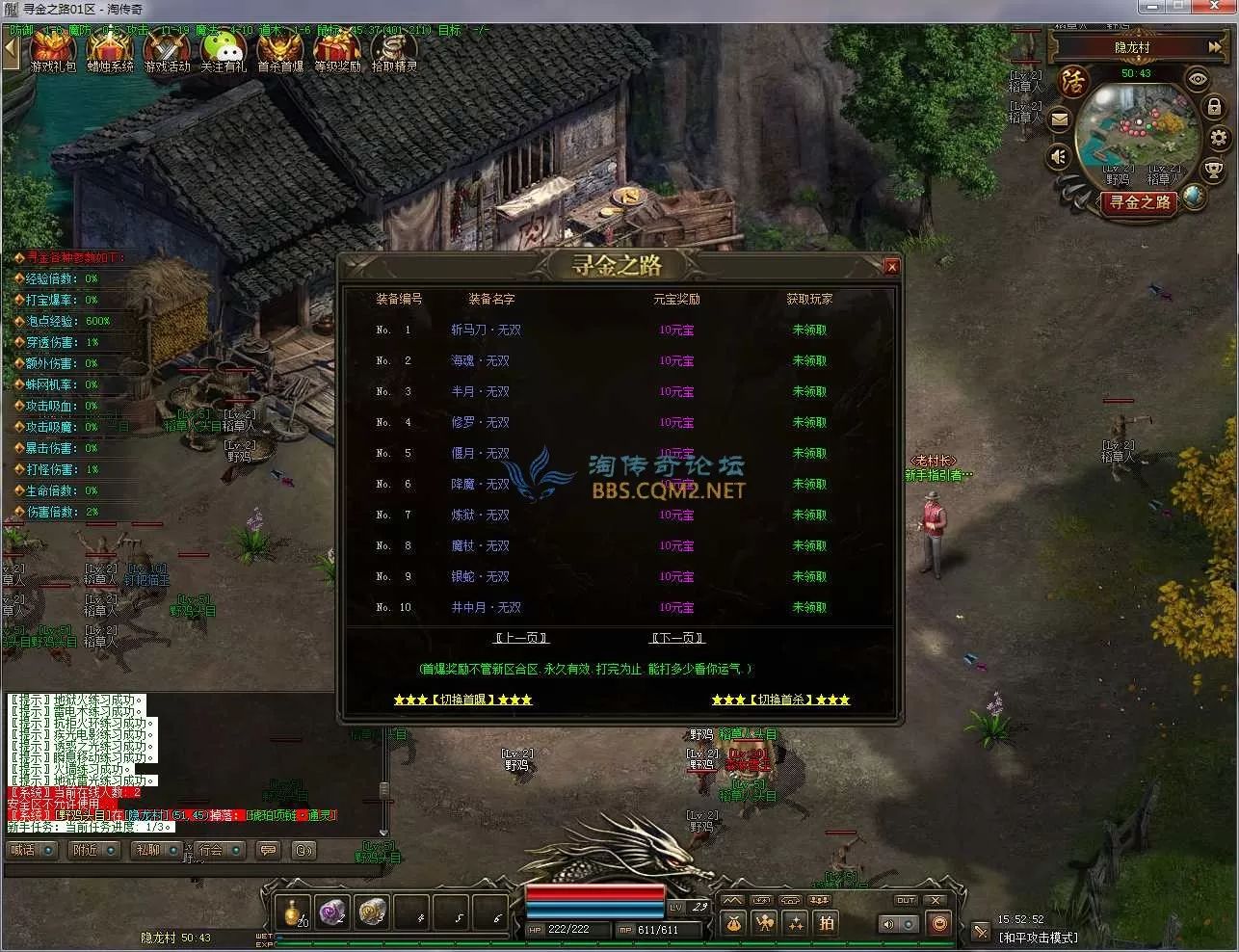Open 等级奖励 level rewards gift box
This screenshot has height=952, width=1239.
337,50
